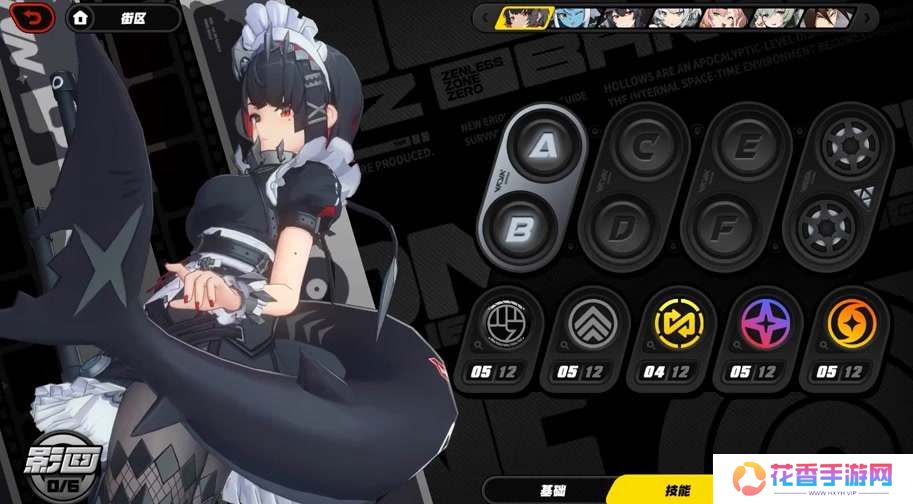Open core skill node D
Image resolution: width=913 pixels, height=504 pixels.
pos(622,229)
